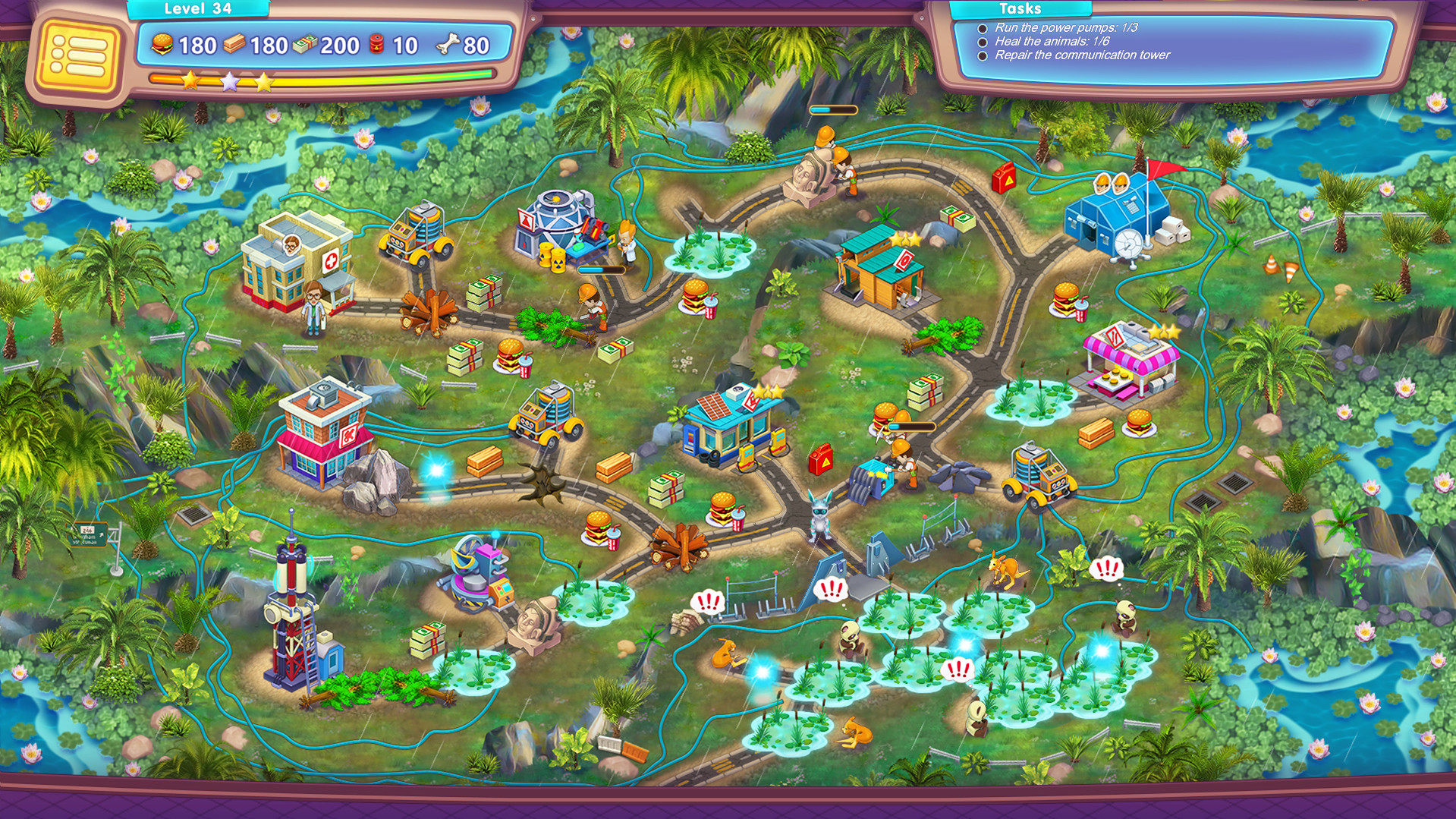Click the red fuel barrel resource icon
Screen dimensions: 1456x819
(x=377, y=45)
